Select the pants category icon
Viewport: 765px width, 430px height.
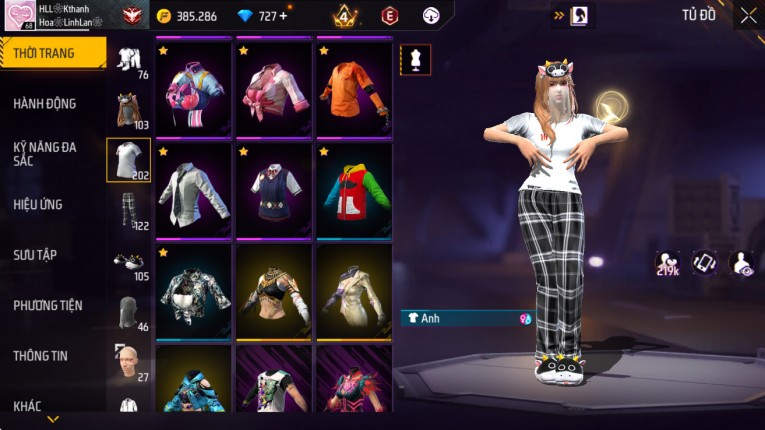click(x=128, y=208)
